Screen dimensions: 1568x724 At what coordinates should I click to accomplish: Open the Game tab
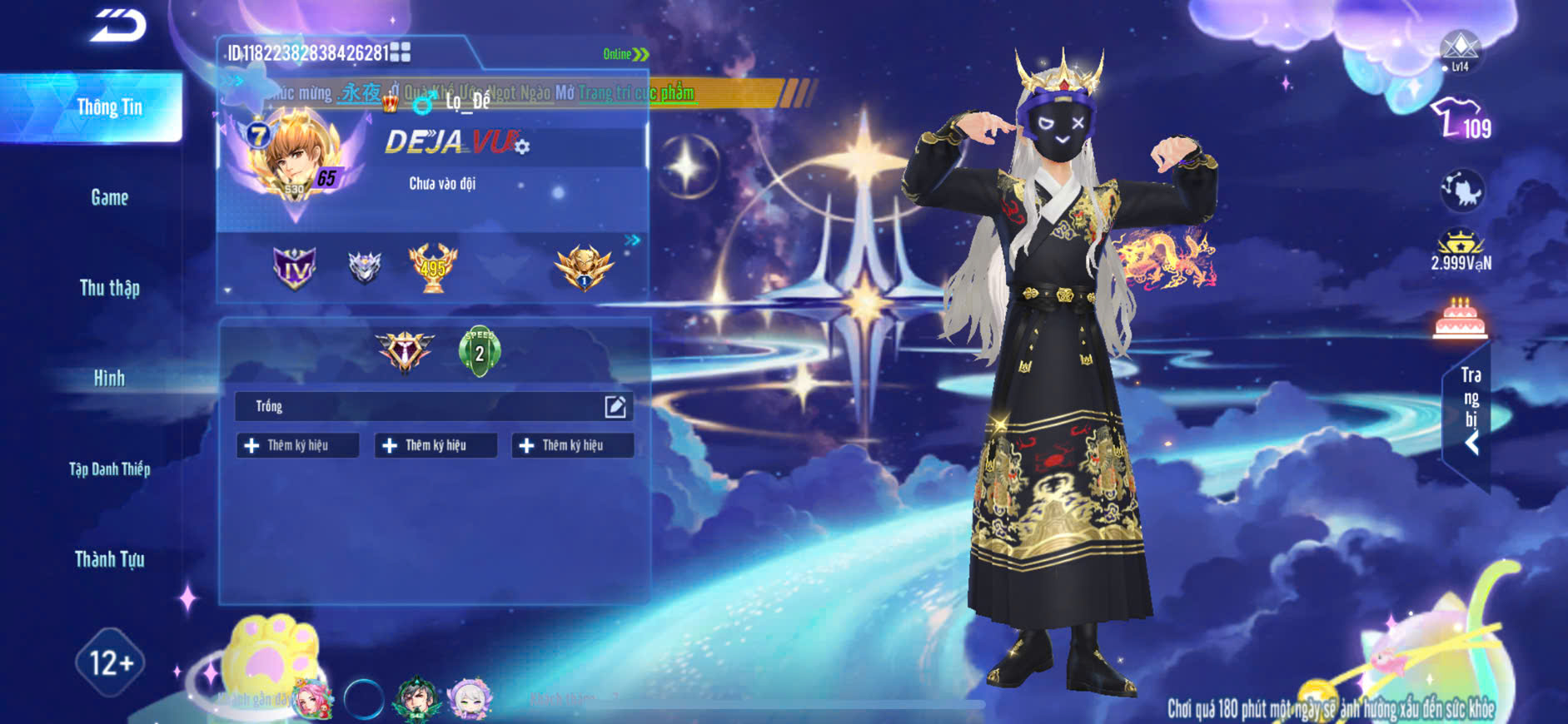pyautogui.click(x=109, y=198)
